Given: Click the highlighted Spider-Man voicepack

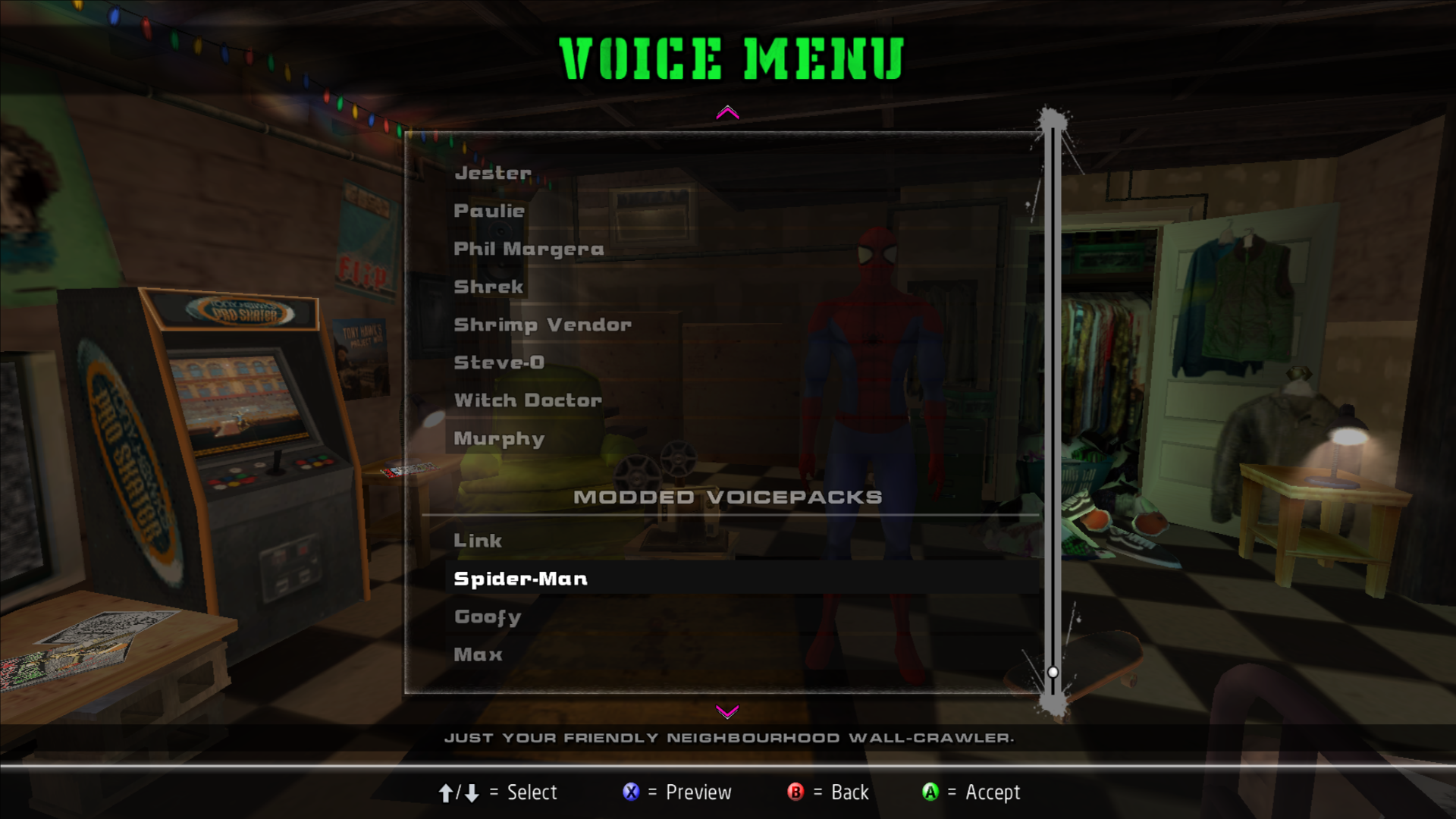Looking at the screenshot, I should pyautogui.click(x=520, y=579).
